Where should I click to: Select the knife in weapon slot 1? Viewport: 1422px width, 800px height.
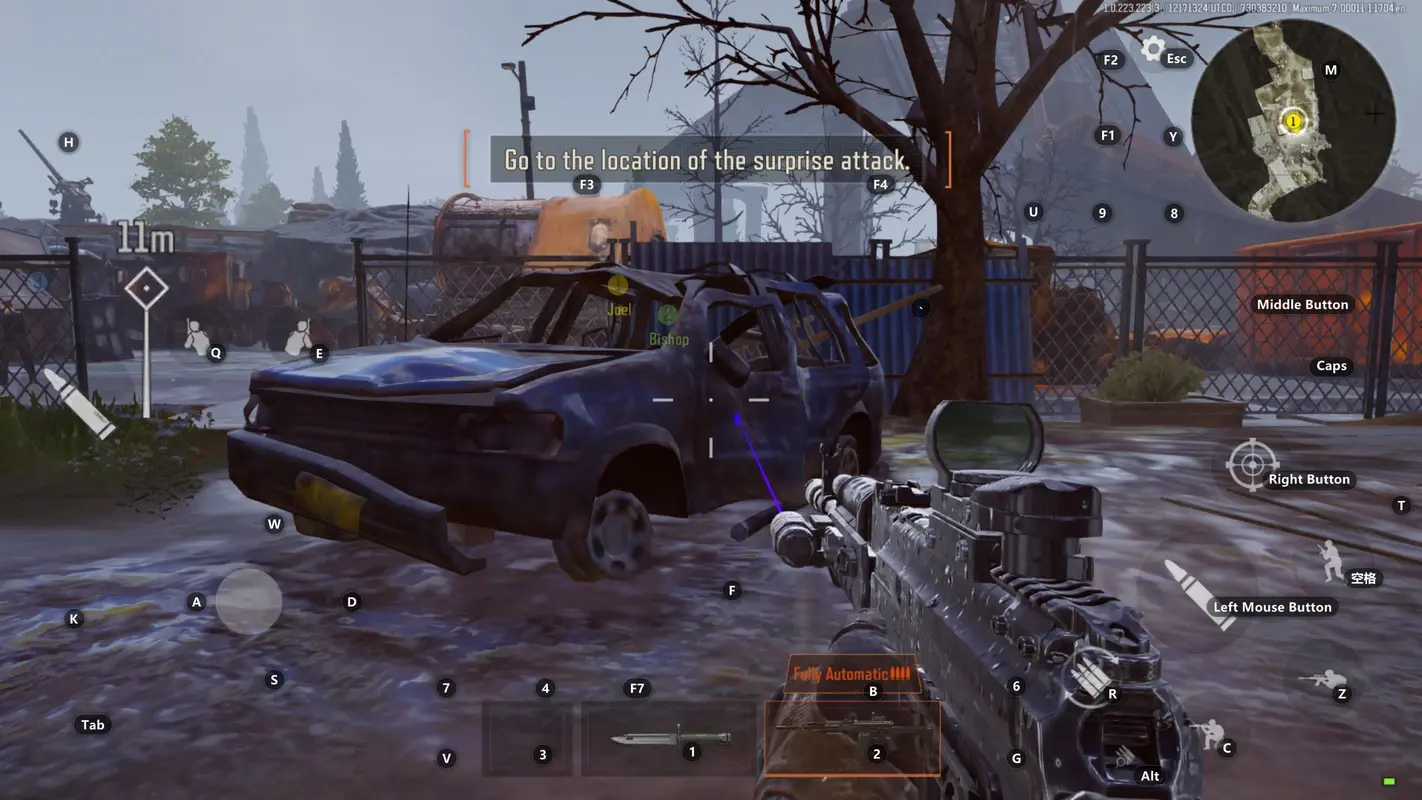668,737
